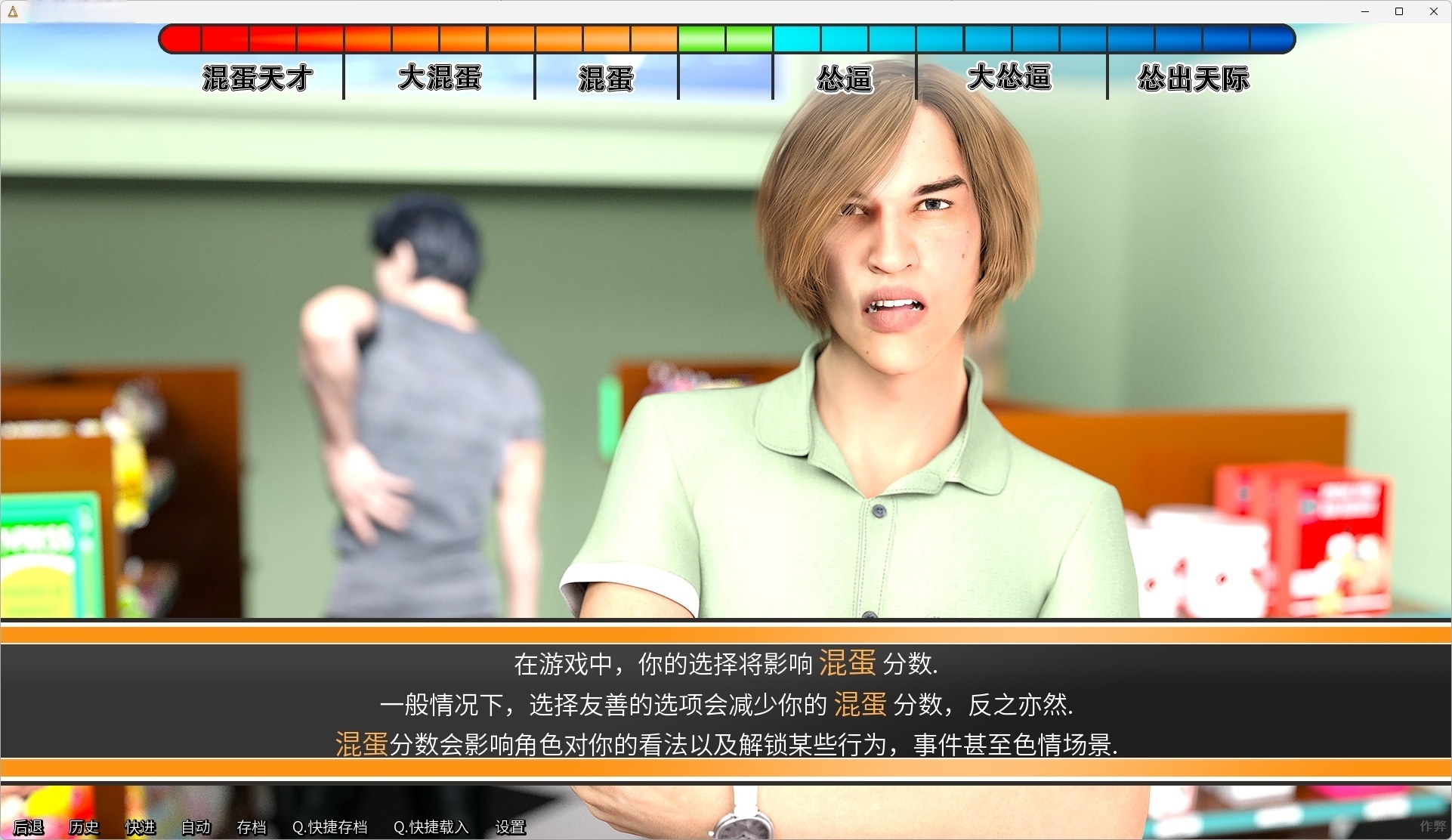Image resolution: width=1452 pixels, height=840 pixels.
Task: Select the 怂出天际 rank label
Action: 1193,78
